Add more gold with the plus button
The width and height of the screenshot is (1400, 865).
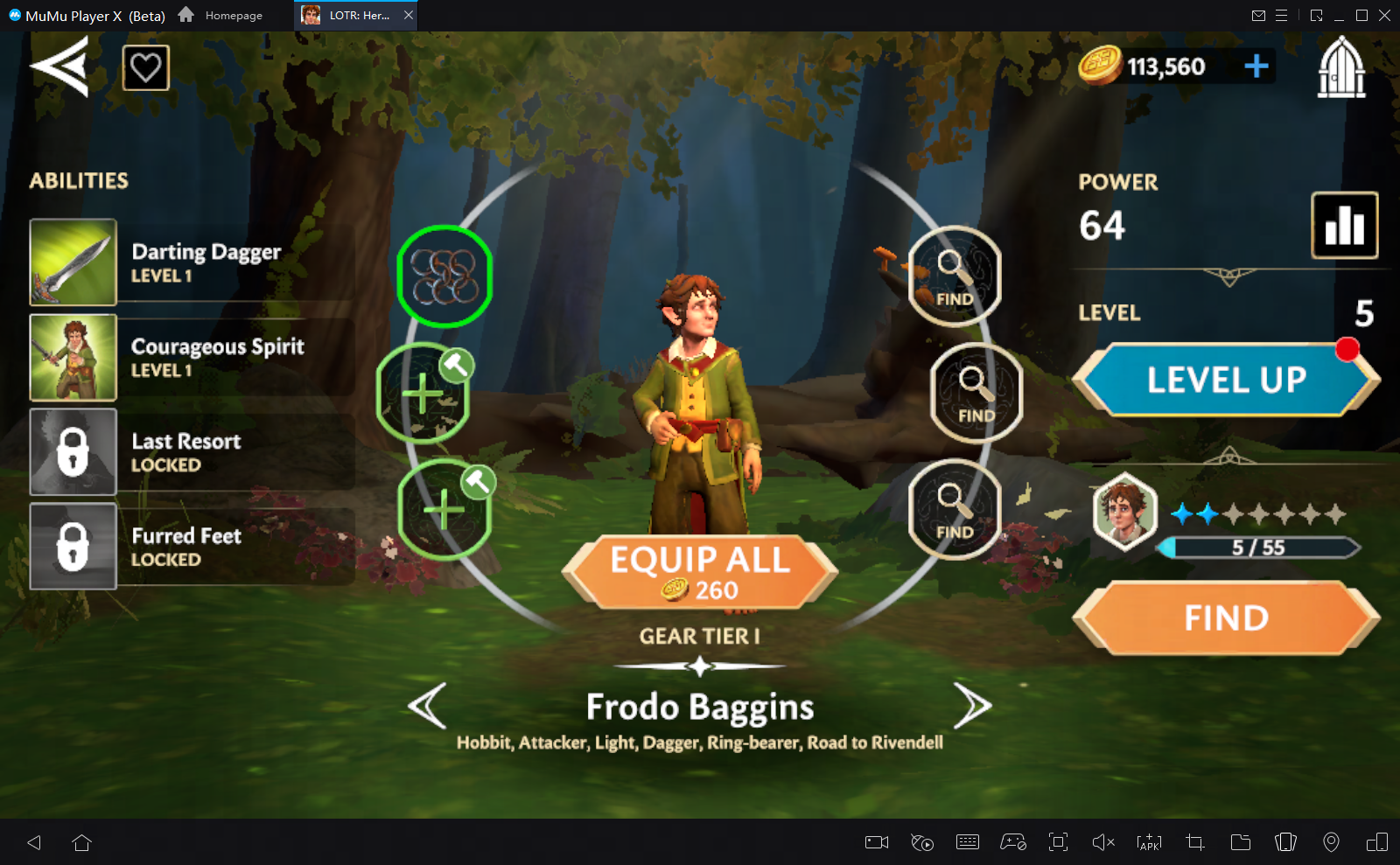pyautogui.click(x=1256, y=66)
